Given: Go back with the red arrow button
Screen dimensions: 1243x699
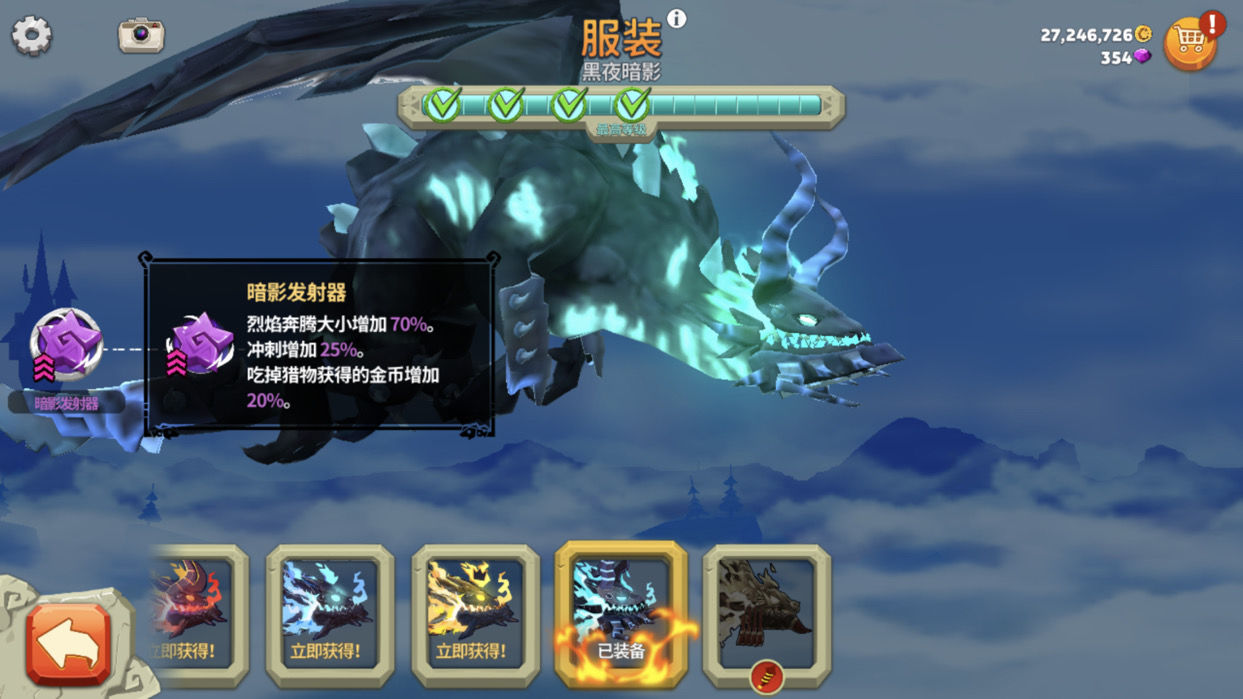Looking at the screenshot, I should point(68,644).
